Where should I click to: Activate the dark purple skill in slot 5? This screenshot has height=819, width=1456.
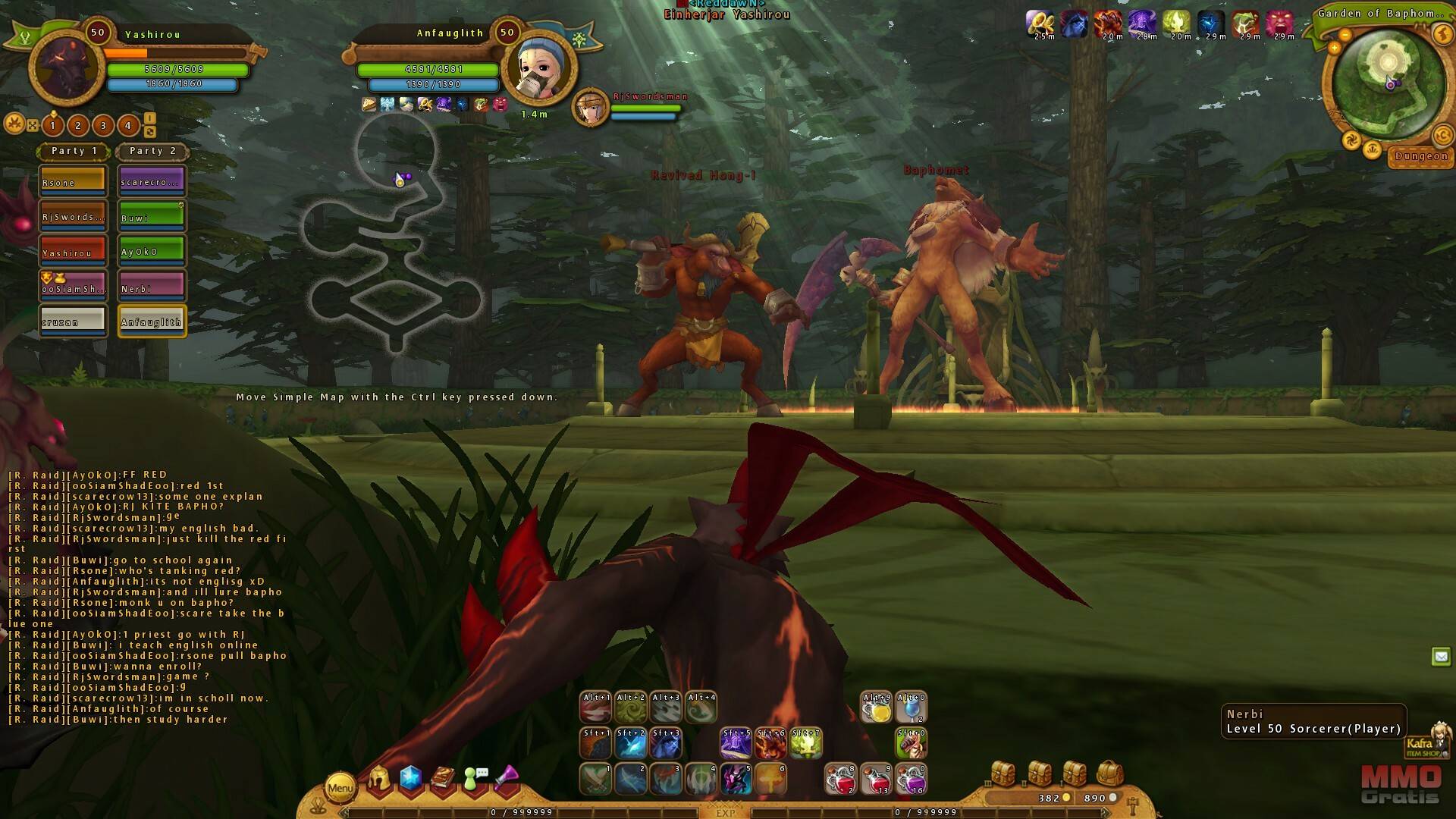[736, 780]
